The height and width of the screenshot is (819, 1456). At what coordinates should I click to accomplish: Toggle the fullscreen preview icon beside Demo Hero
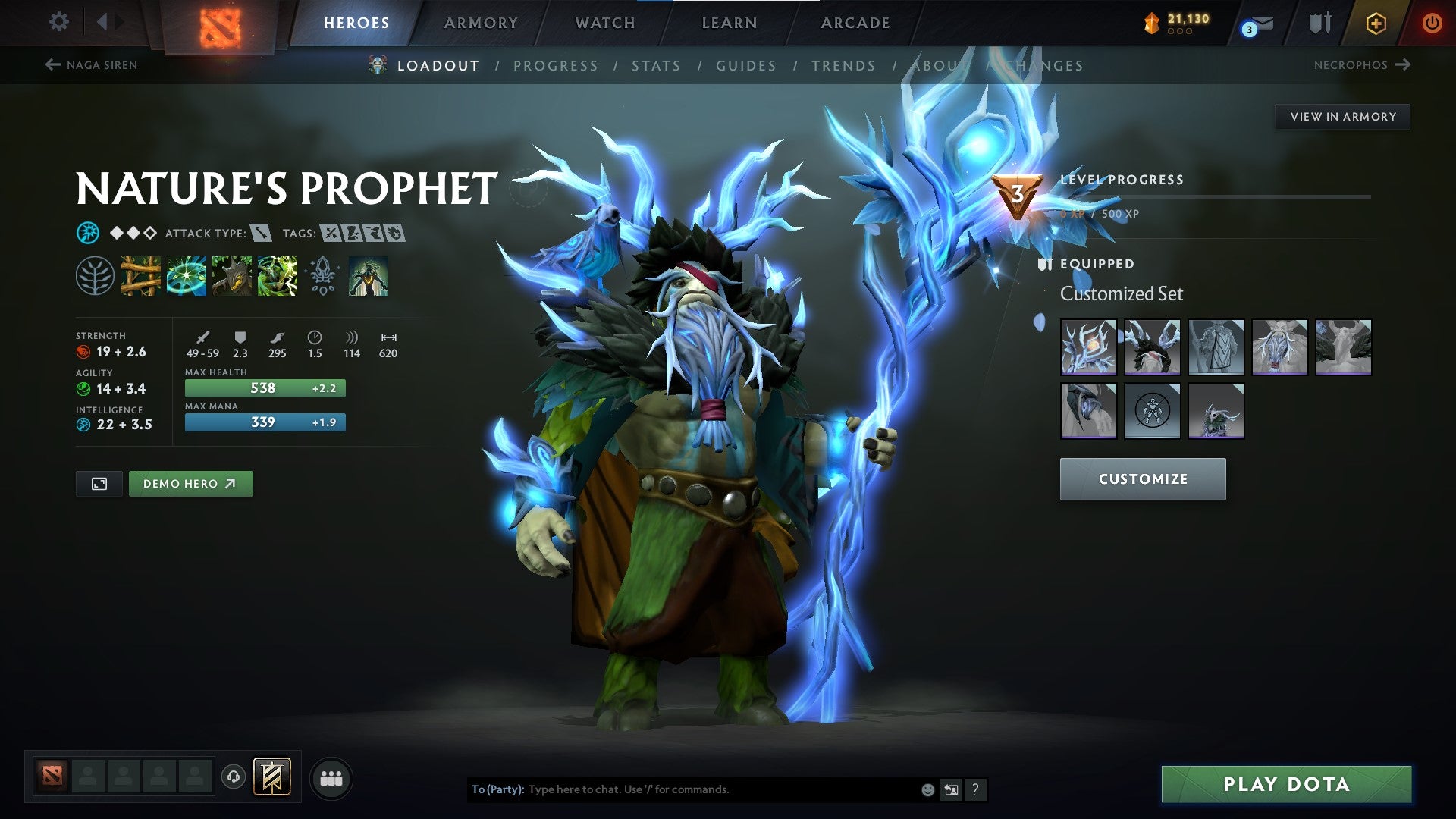tap(99, 483)
